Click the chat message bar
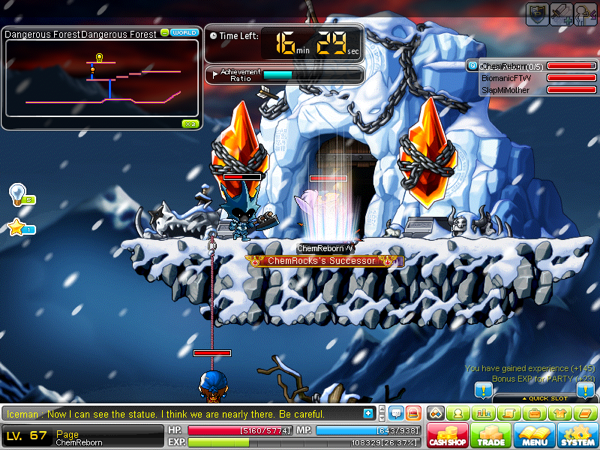The image size is (600, 450). click(x=180, y=412)
